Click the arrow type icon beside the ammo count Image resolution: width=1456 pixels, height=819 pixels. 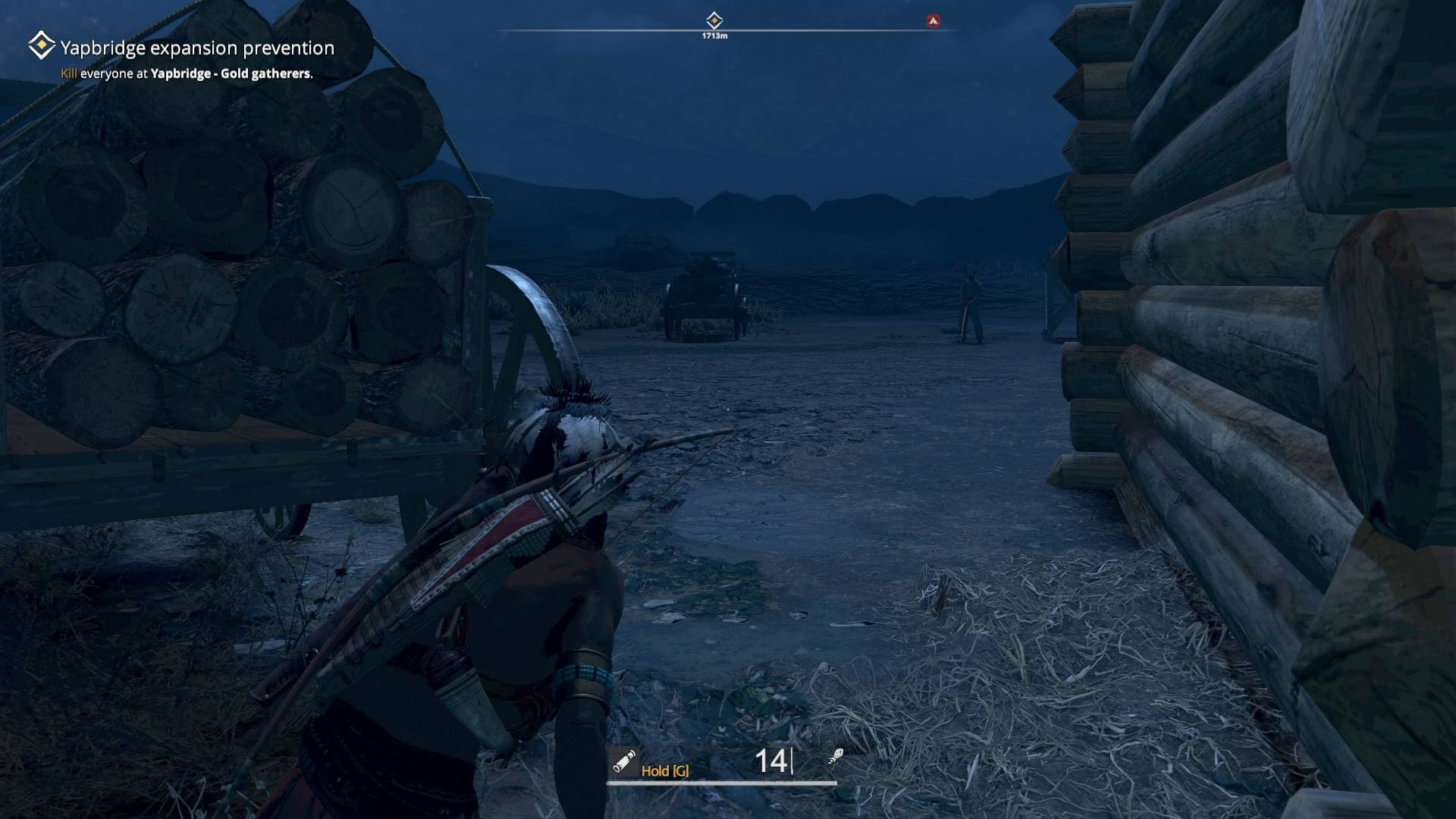pos(836,757)
